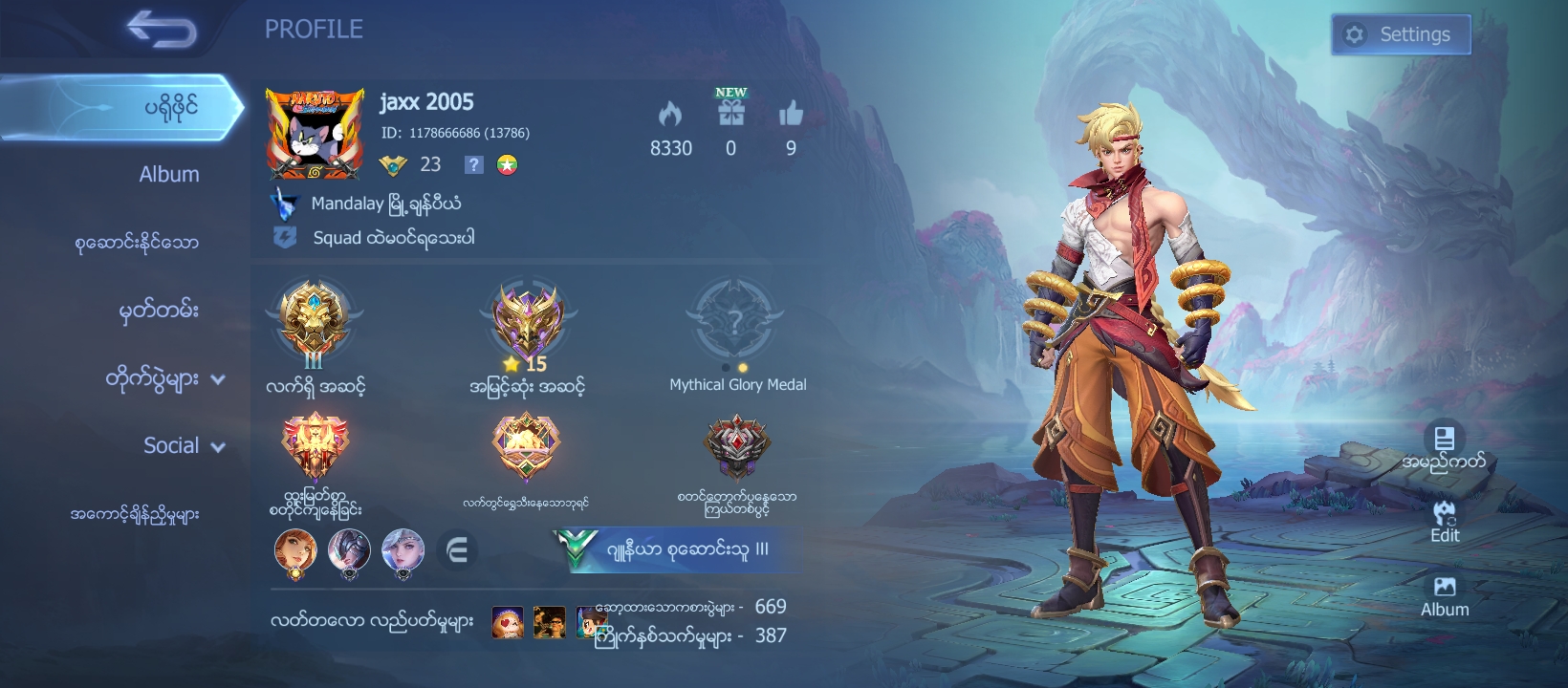The width and height of the screenshot is (1568, 688).
Task: Select the Mandalay location title row
Action: (373, 204)
